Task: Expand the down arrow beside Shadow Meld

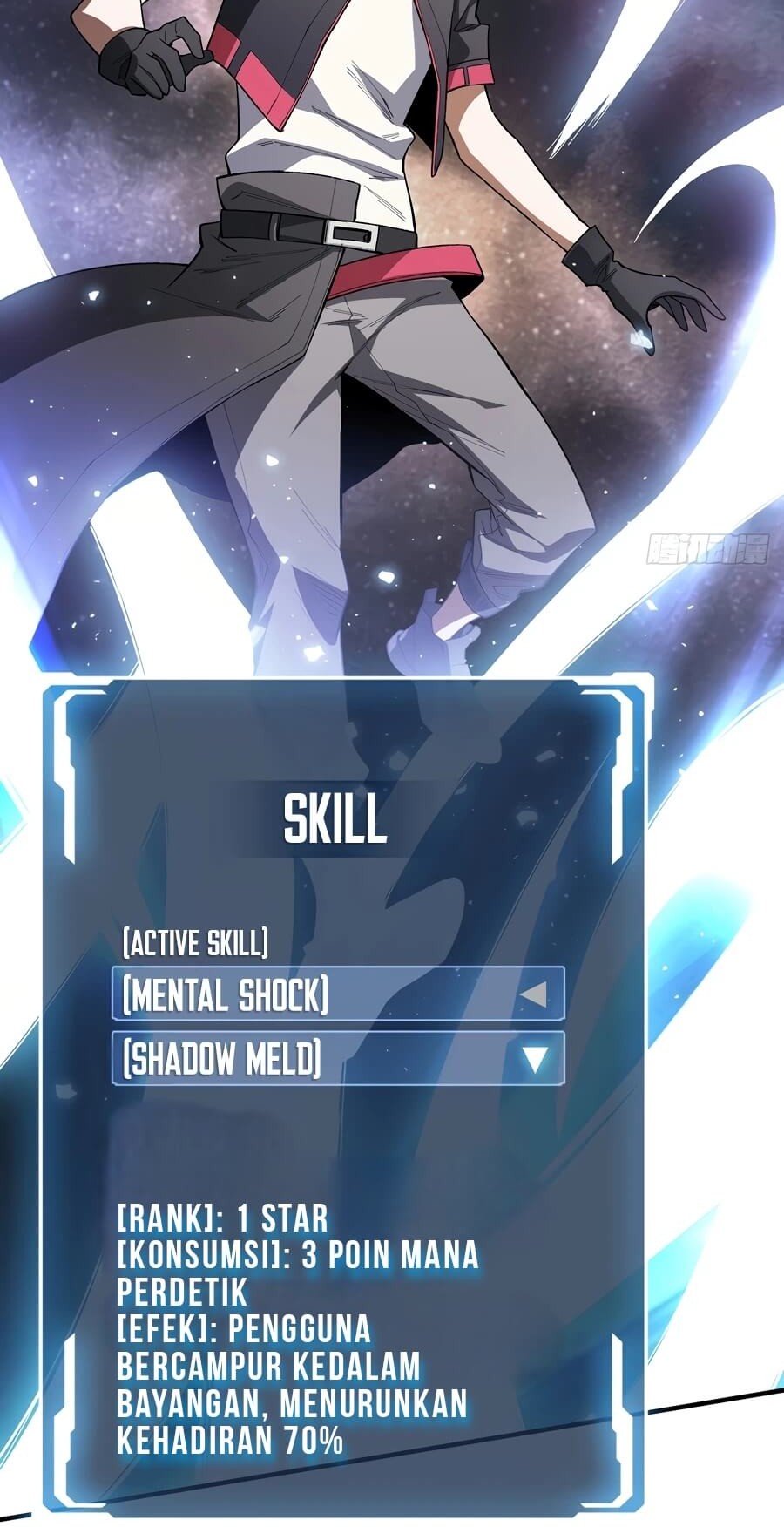Action: pos(534,1059)
